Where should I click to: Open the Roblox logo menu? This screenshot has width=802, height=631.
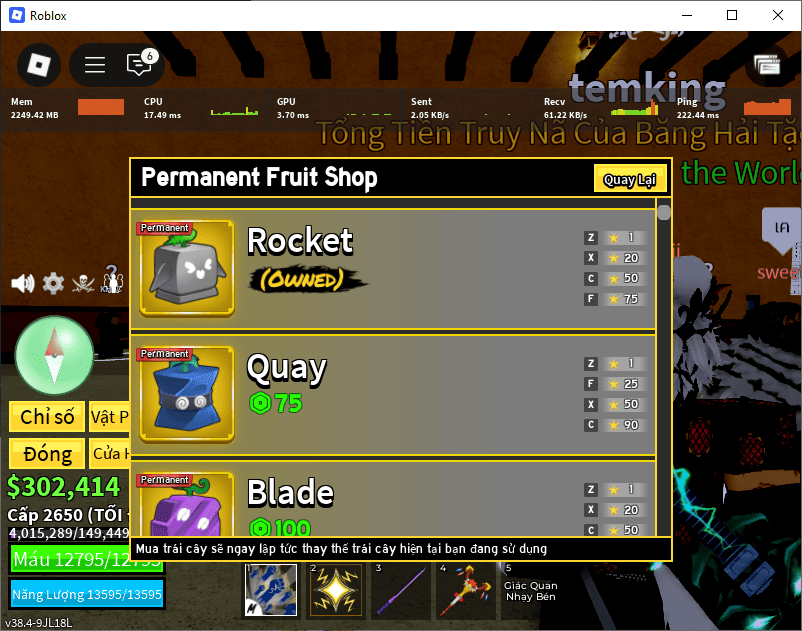38,65
